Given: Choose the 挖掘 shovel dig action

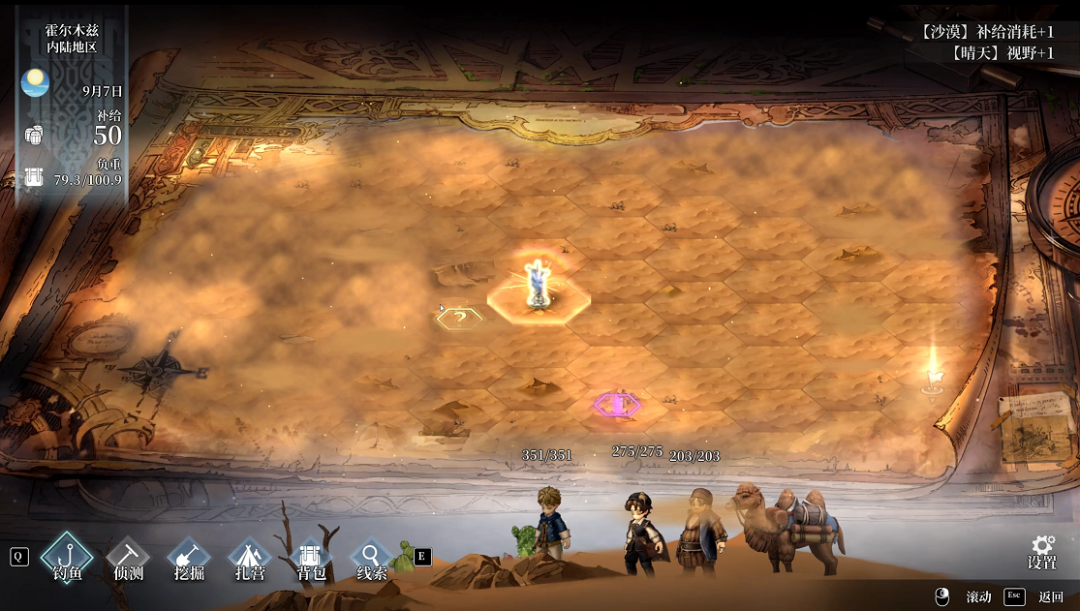Looking at the screenshot, I should [x=188, y=555].
